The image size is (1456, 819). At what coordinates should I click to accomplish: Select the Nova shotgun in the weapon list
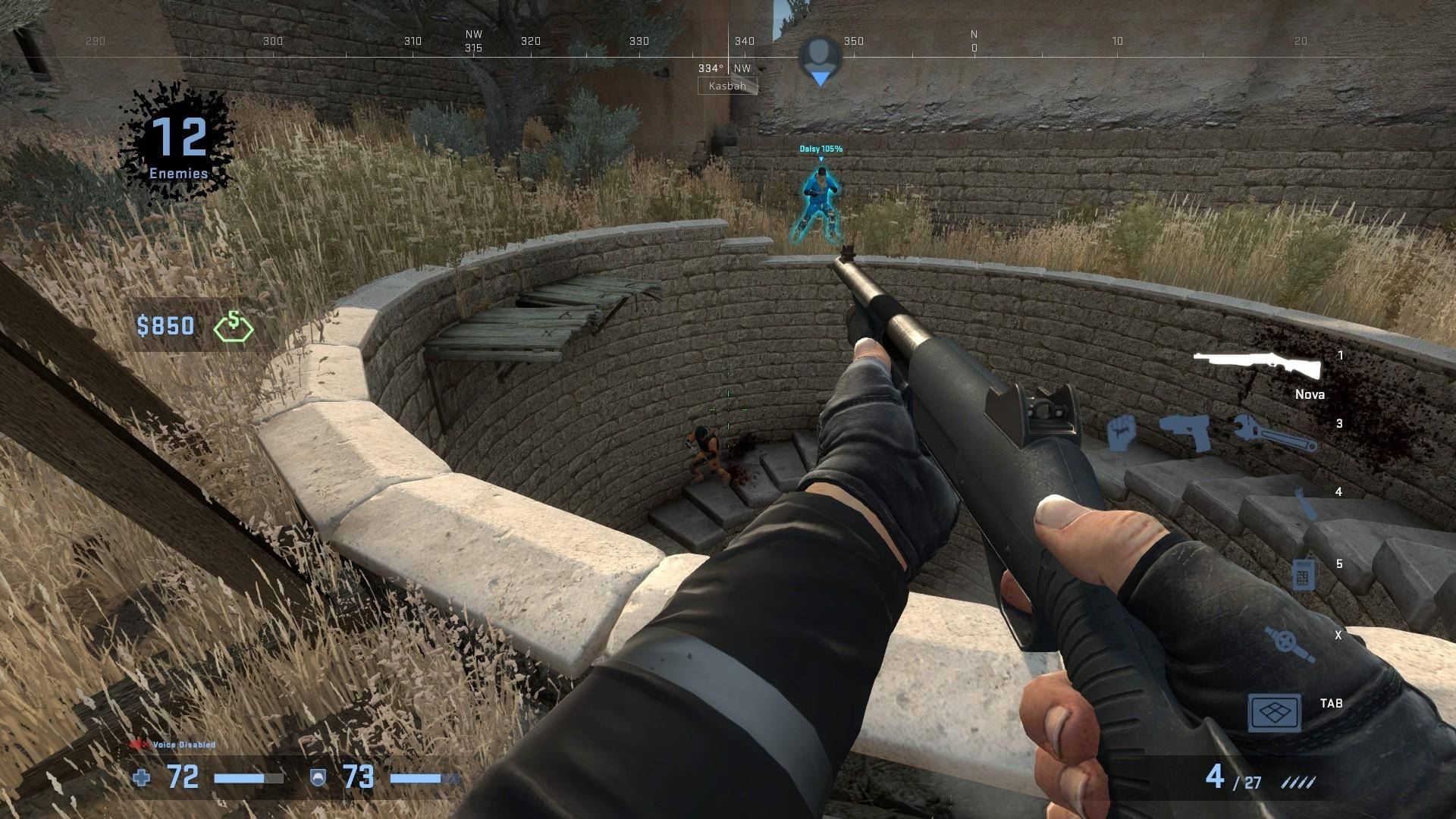click(x=1257, y=366)
